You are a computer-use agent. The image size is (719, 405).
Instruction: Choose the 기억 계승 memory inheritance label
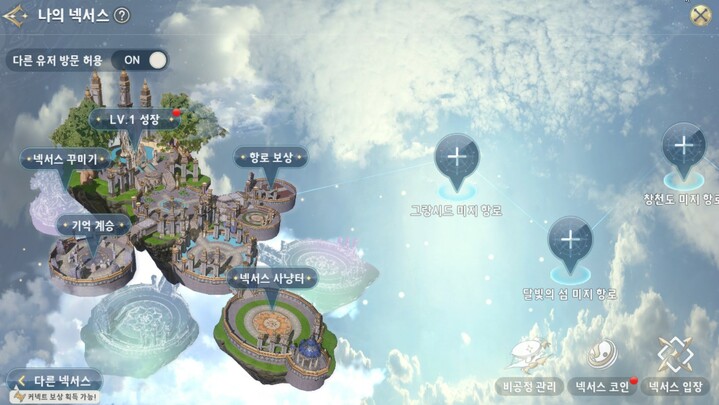(92, 225)
